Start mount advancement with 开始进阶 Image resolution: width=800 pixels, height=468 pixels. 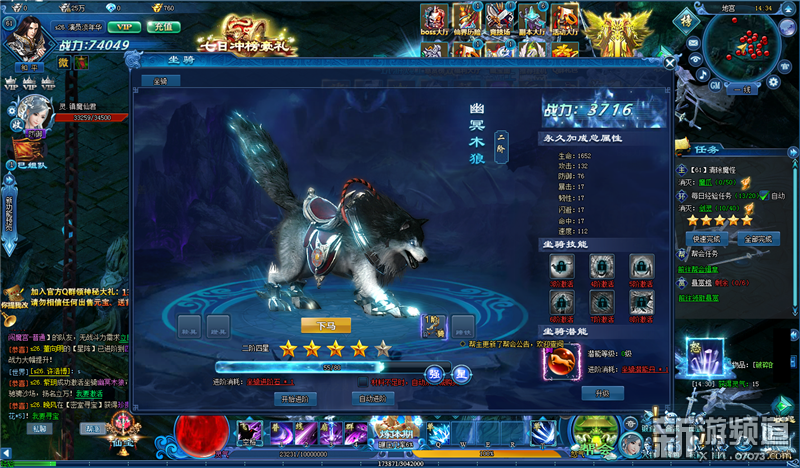point(295,398)
